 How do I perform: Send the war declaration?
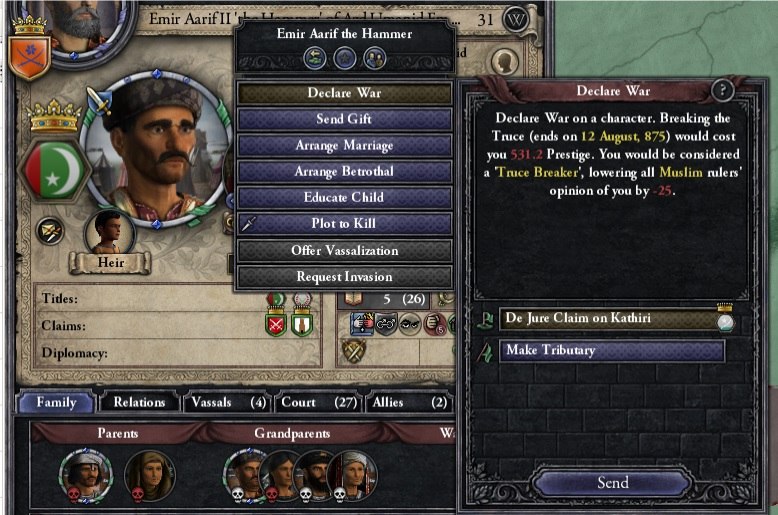coord(612,482)
